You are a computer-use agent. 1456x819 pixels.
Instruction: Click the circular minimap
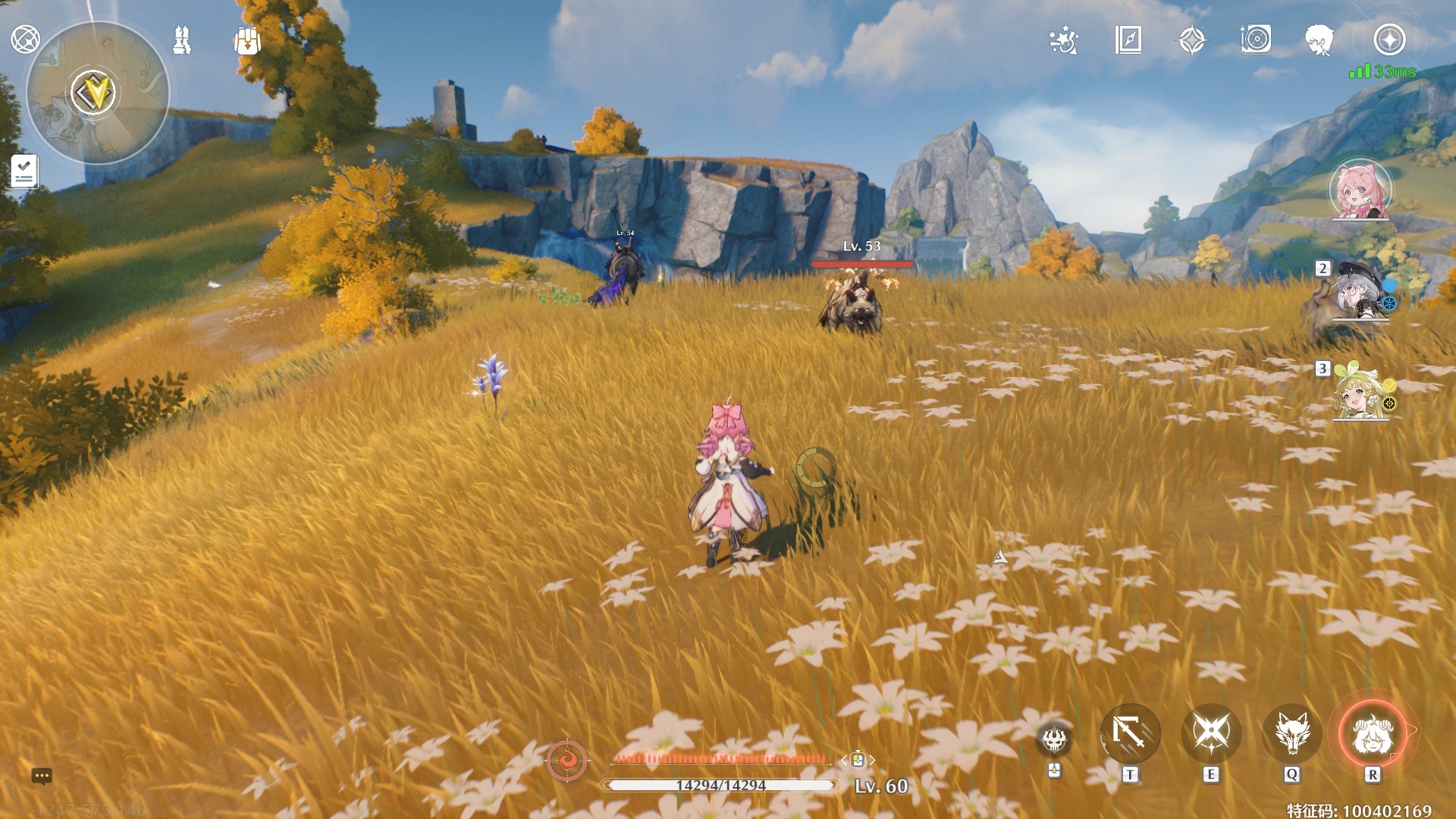(98, 93)
